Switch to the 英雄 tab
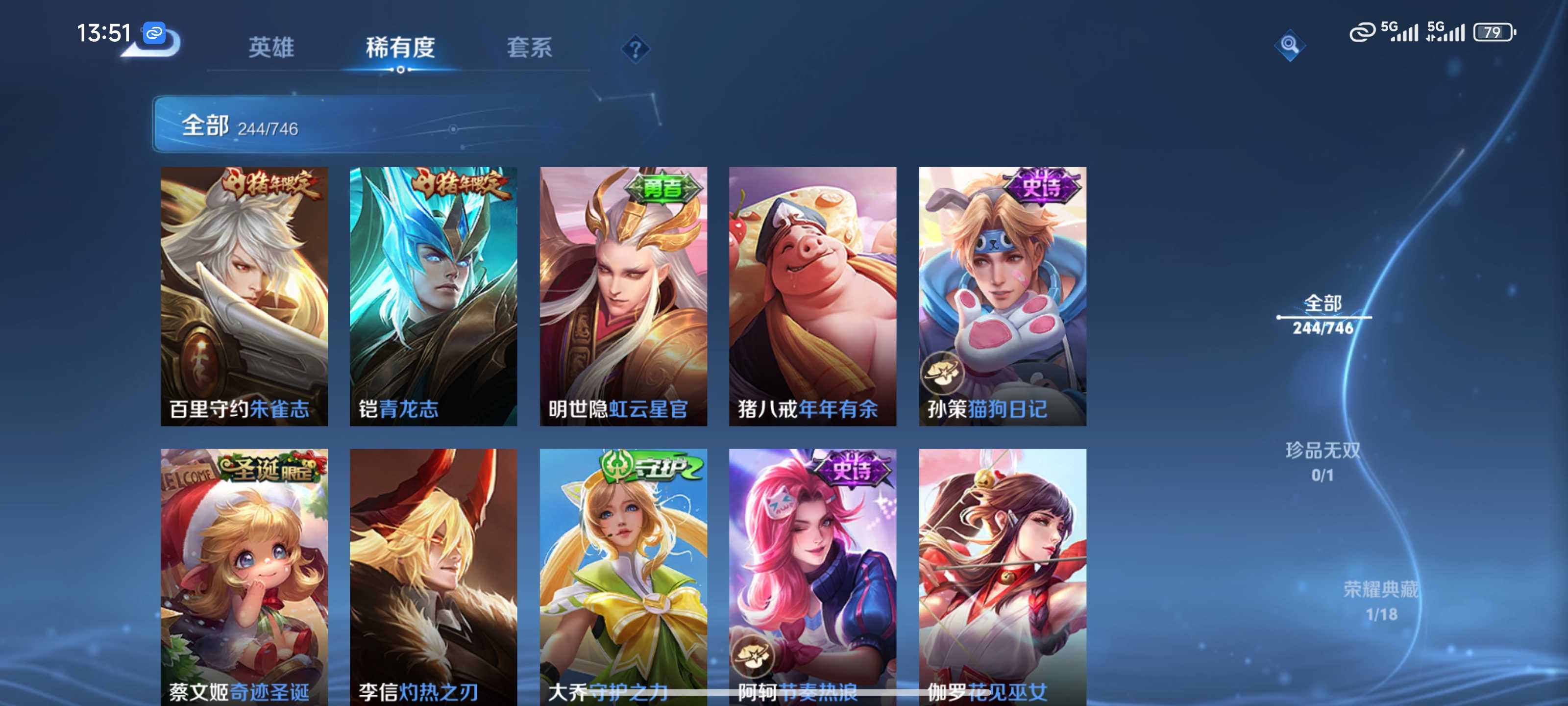The image size is (1568, 706). (x=271, y=48)
